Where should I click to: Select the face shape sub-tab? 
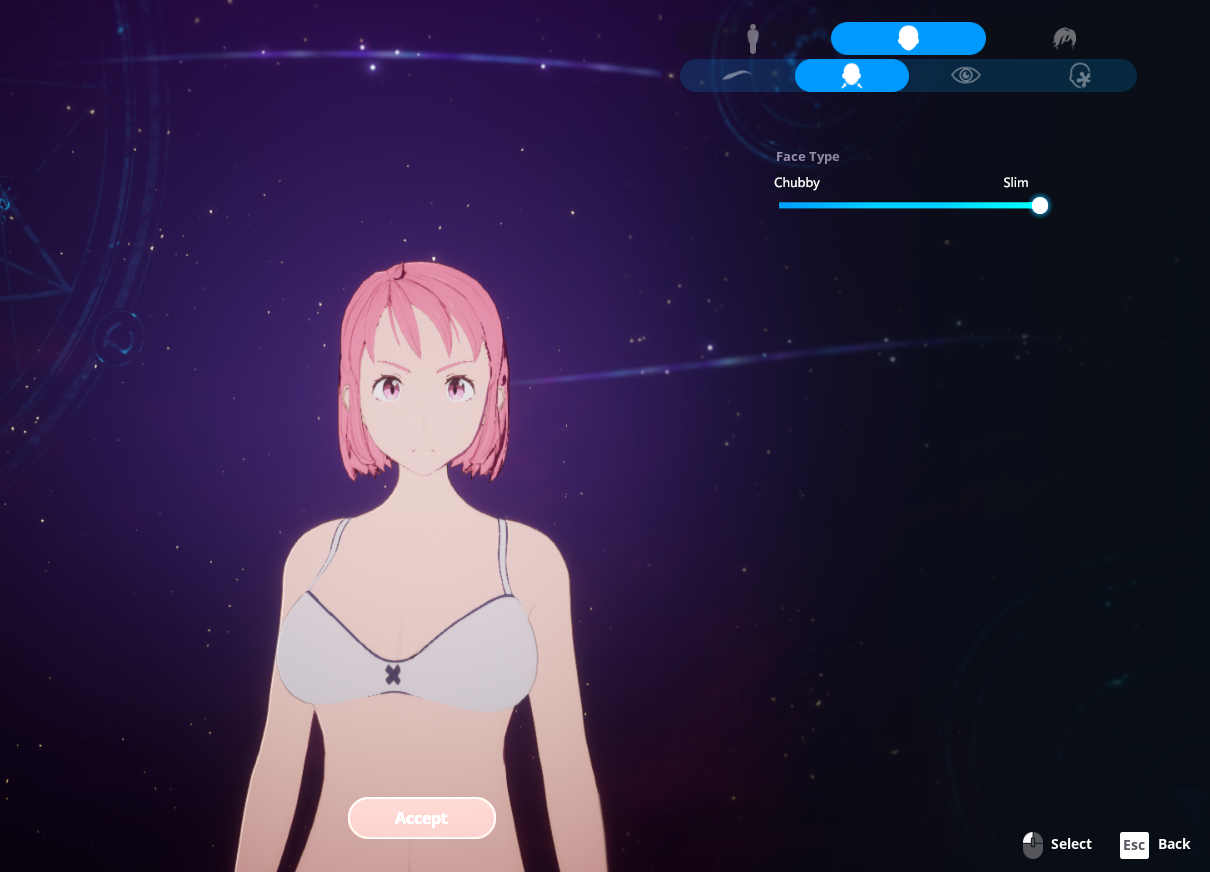tap(852, 76)
